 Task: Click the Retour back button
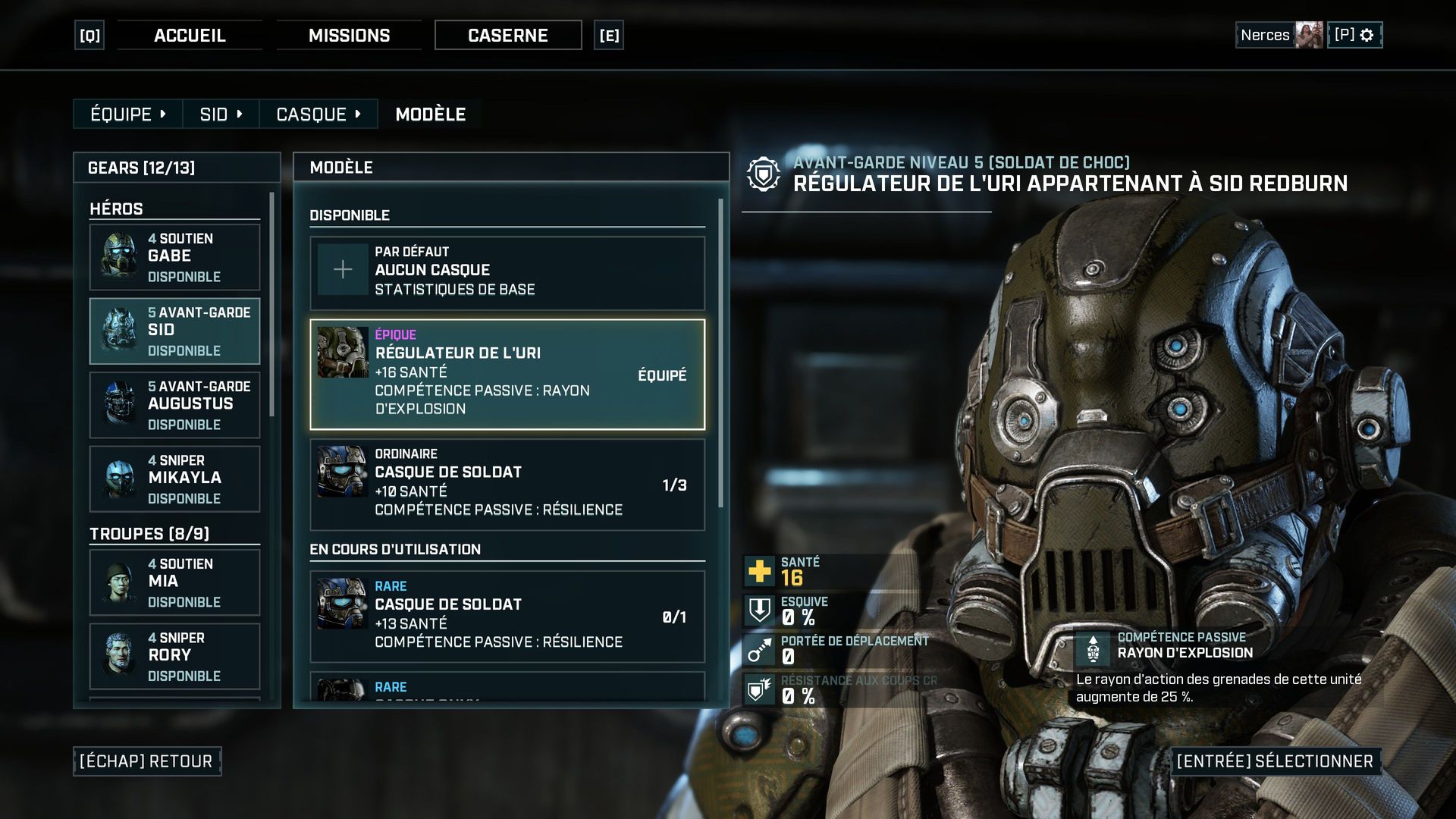click(x=147, y=761)
